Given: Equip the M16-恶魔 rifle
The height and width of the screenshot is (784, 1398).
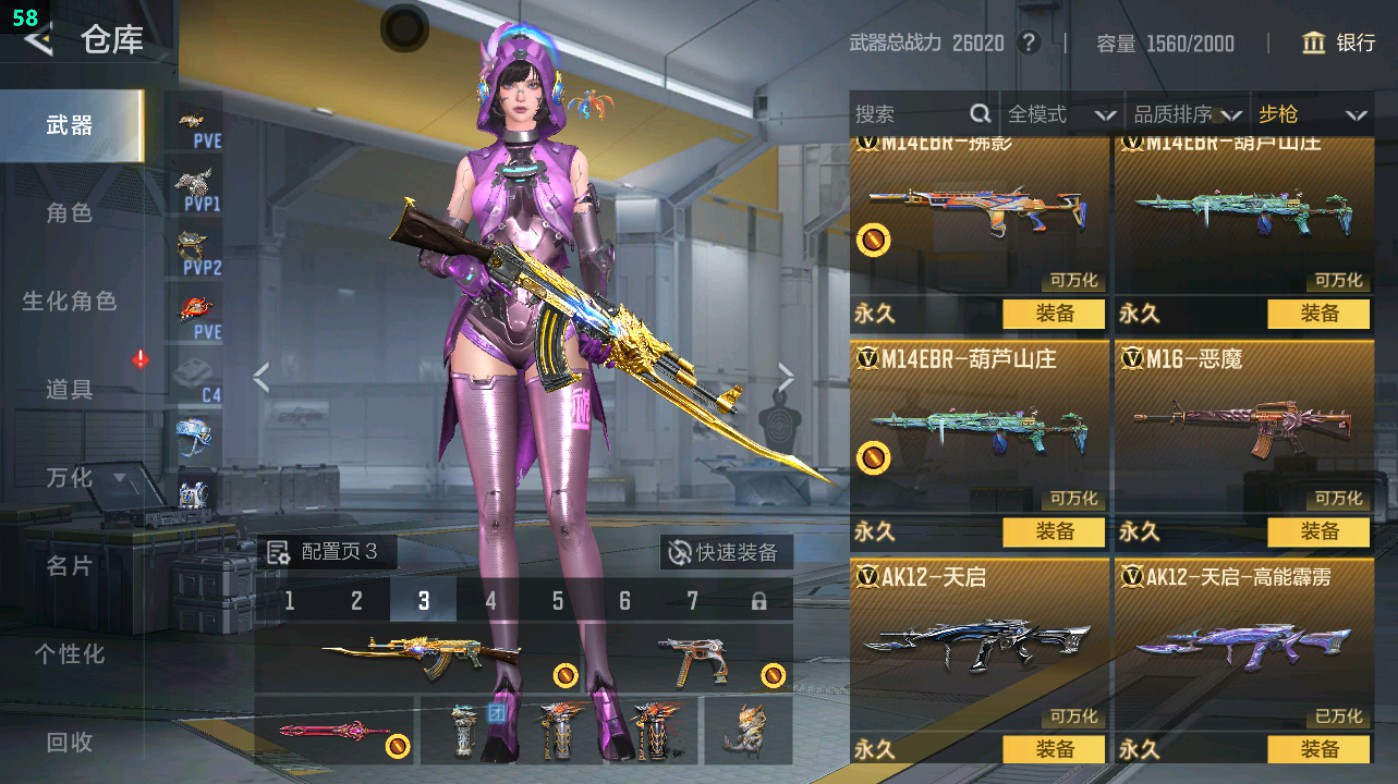Looking at the screenshot, I should click(x=1318, y=532).
